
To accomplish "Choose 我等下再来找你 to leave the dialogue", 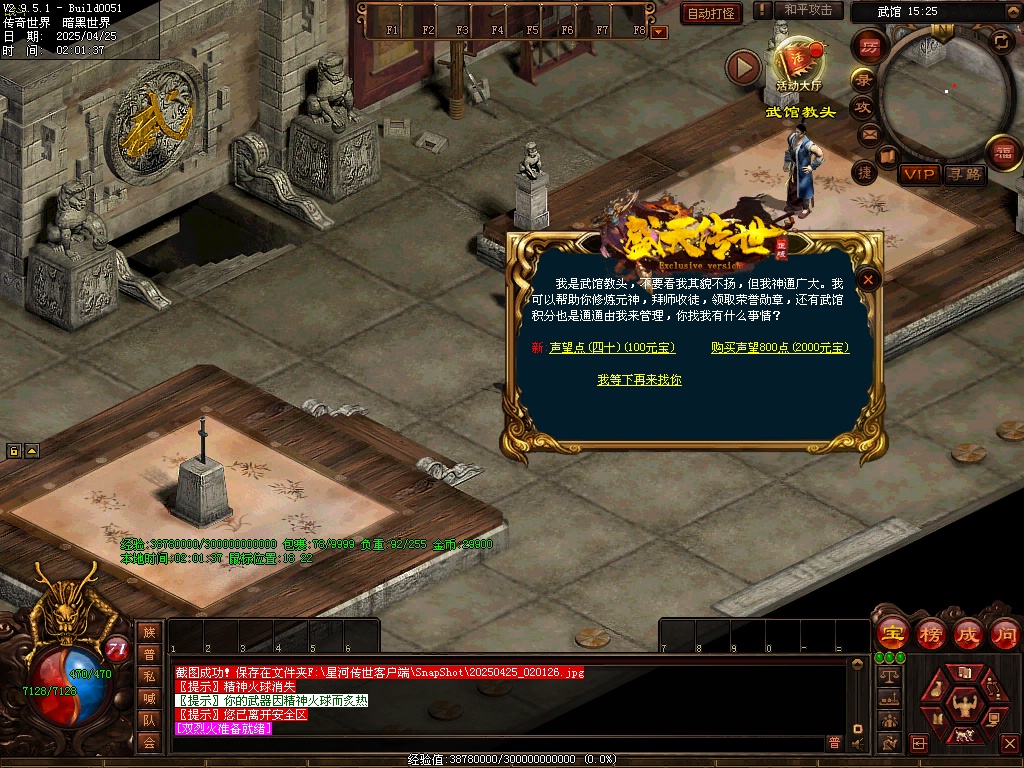I will [x=639, y=380].
